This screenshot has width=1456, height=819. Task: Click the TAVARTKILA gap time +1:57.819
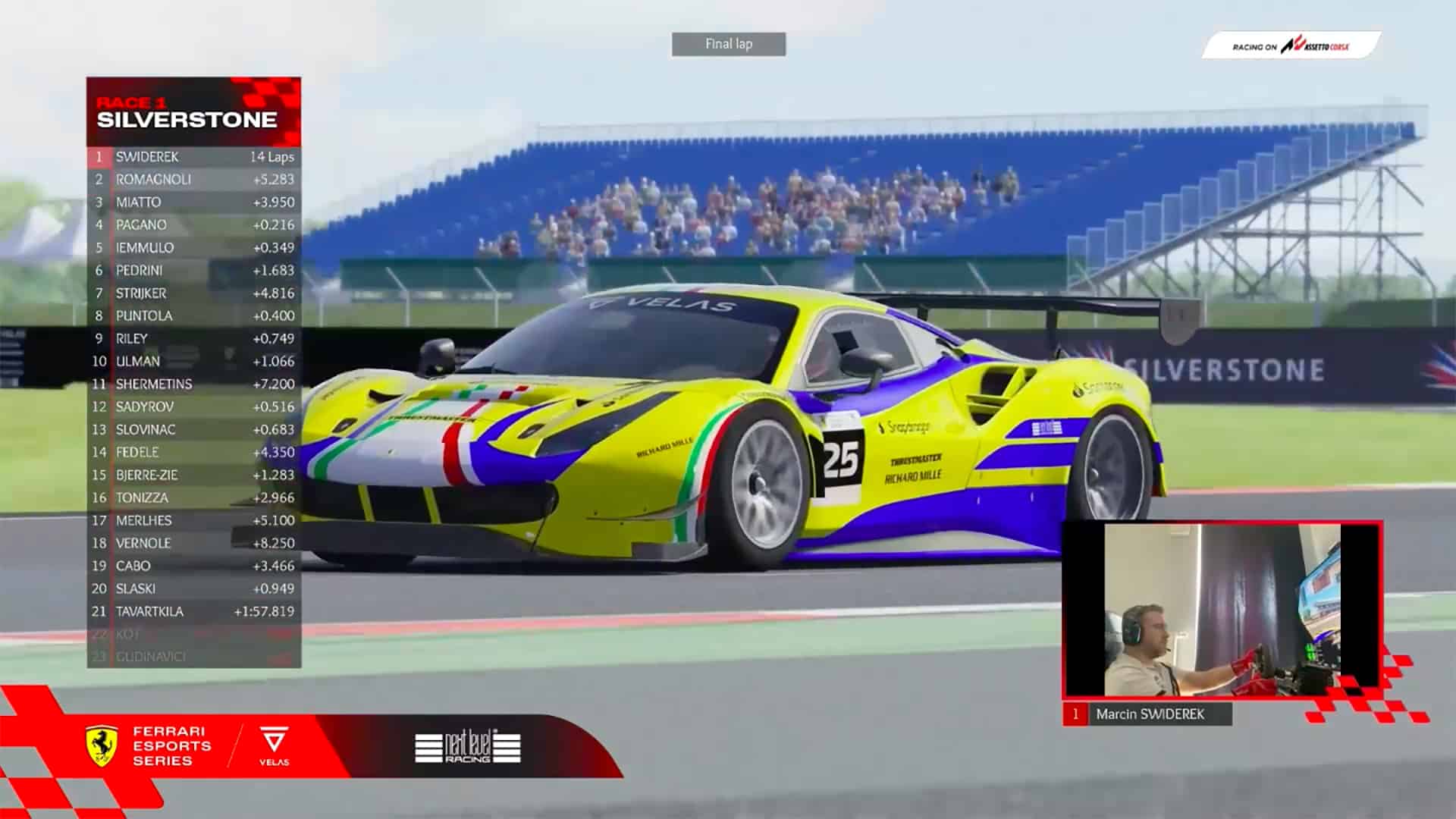(x=263, y=611)
